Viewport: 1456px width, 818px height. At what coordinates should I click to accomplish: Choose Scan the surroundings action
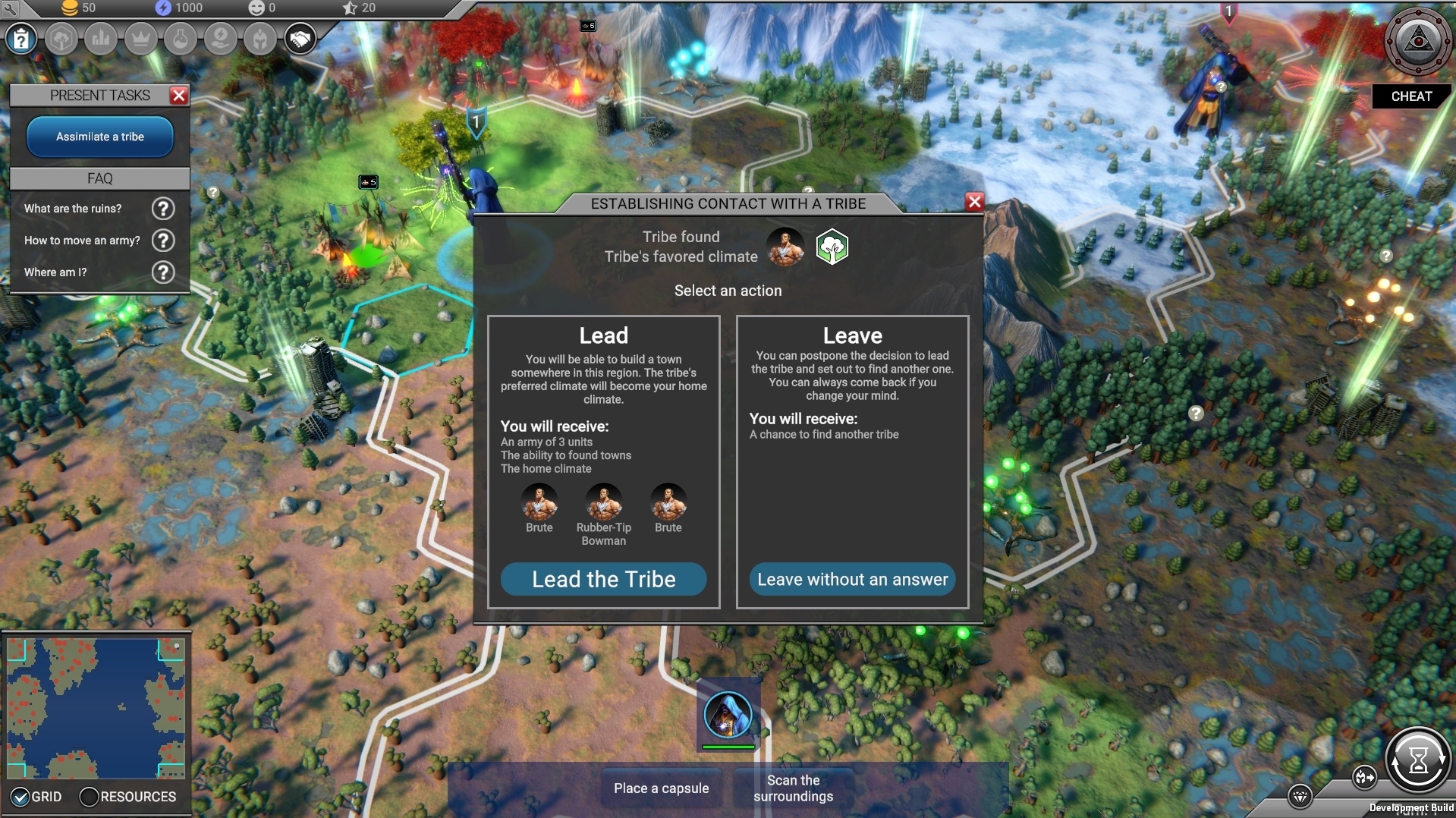(793, 788)
